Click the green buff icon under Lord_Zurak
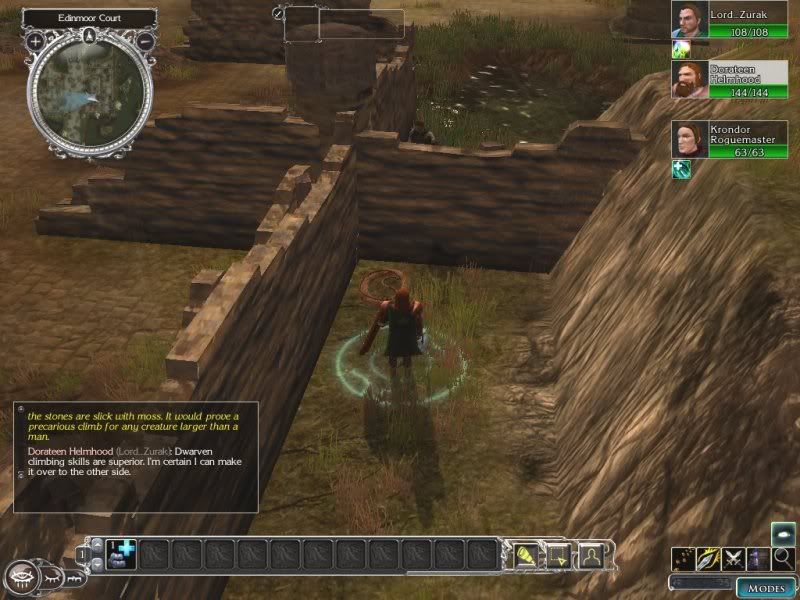The width and height of the screenshot is (800, 600). (x=681, y=49)
